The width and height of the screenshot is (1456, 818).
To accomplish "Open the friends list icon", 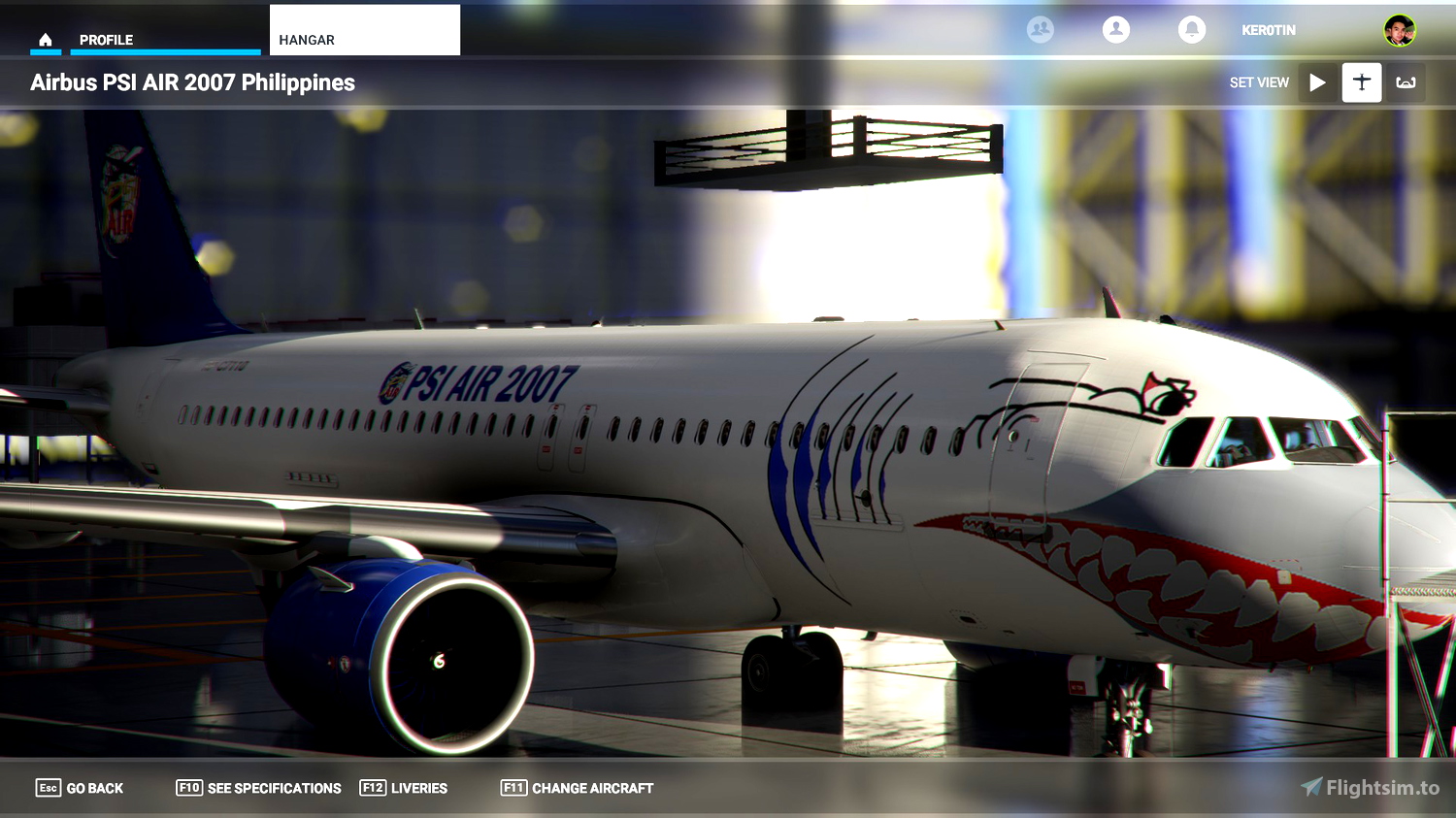I will (x=1041, y=29).
